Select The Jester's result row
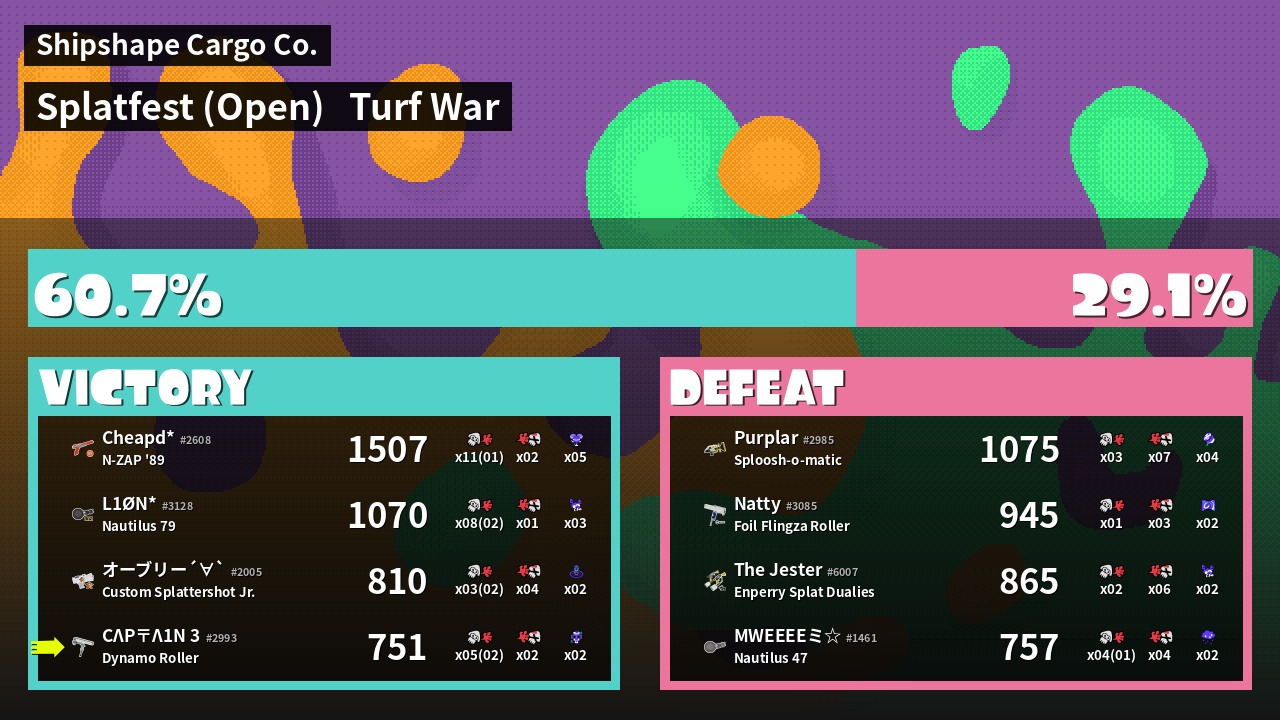Image resolution: width=1280 pixels, height=720 pixels. 956,581
